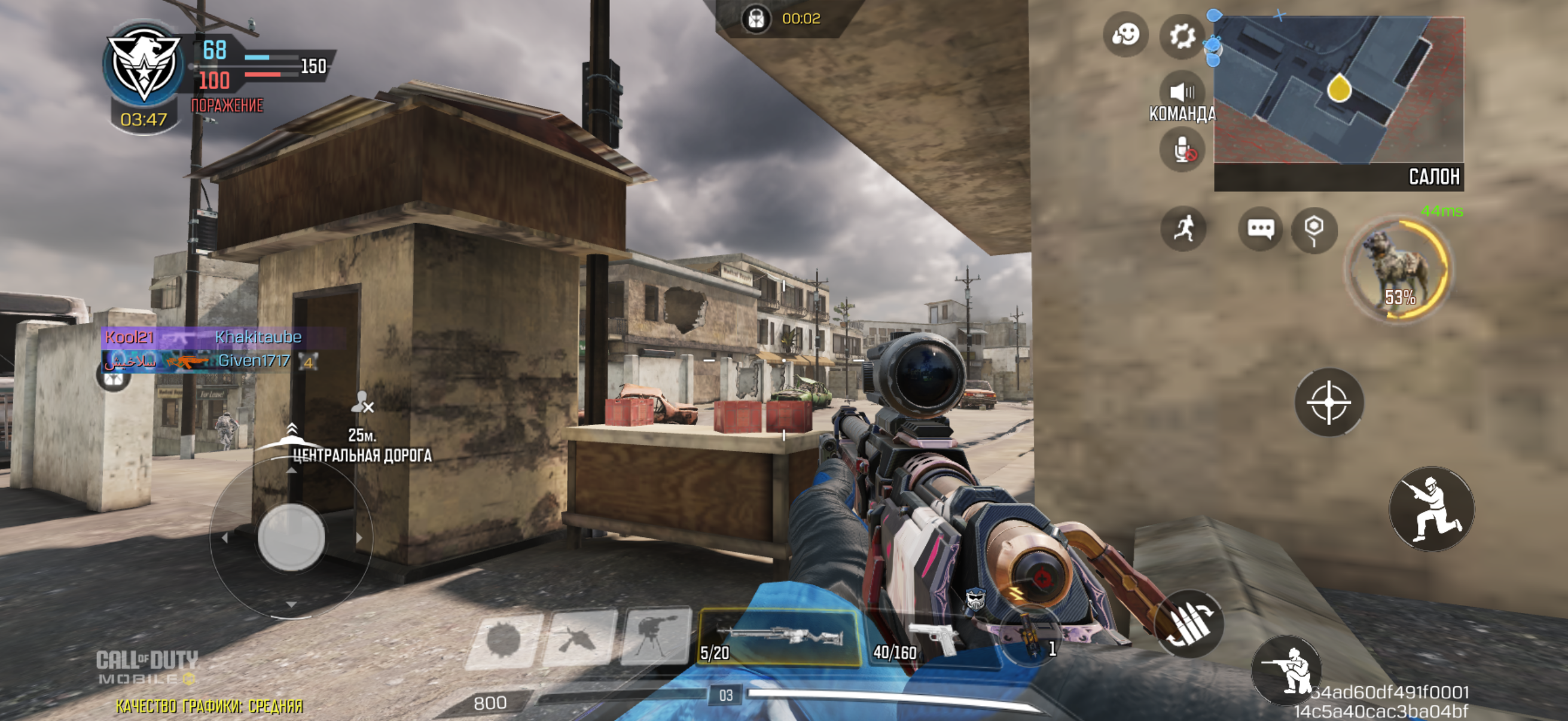The height and width of the screenshot is (721, 1568).
Task: Throw the lethal grenade item
Action: tap(1029, 640)
